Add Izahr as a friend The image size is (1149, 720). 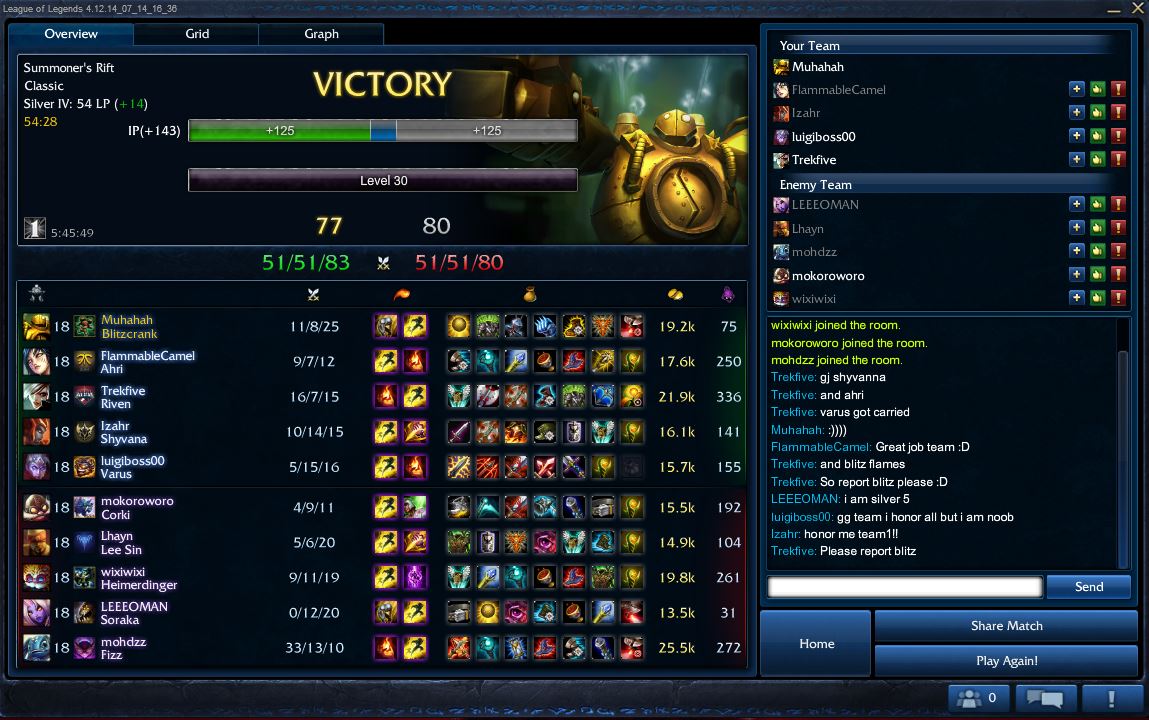click(1076, 113)
